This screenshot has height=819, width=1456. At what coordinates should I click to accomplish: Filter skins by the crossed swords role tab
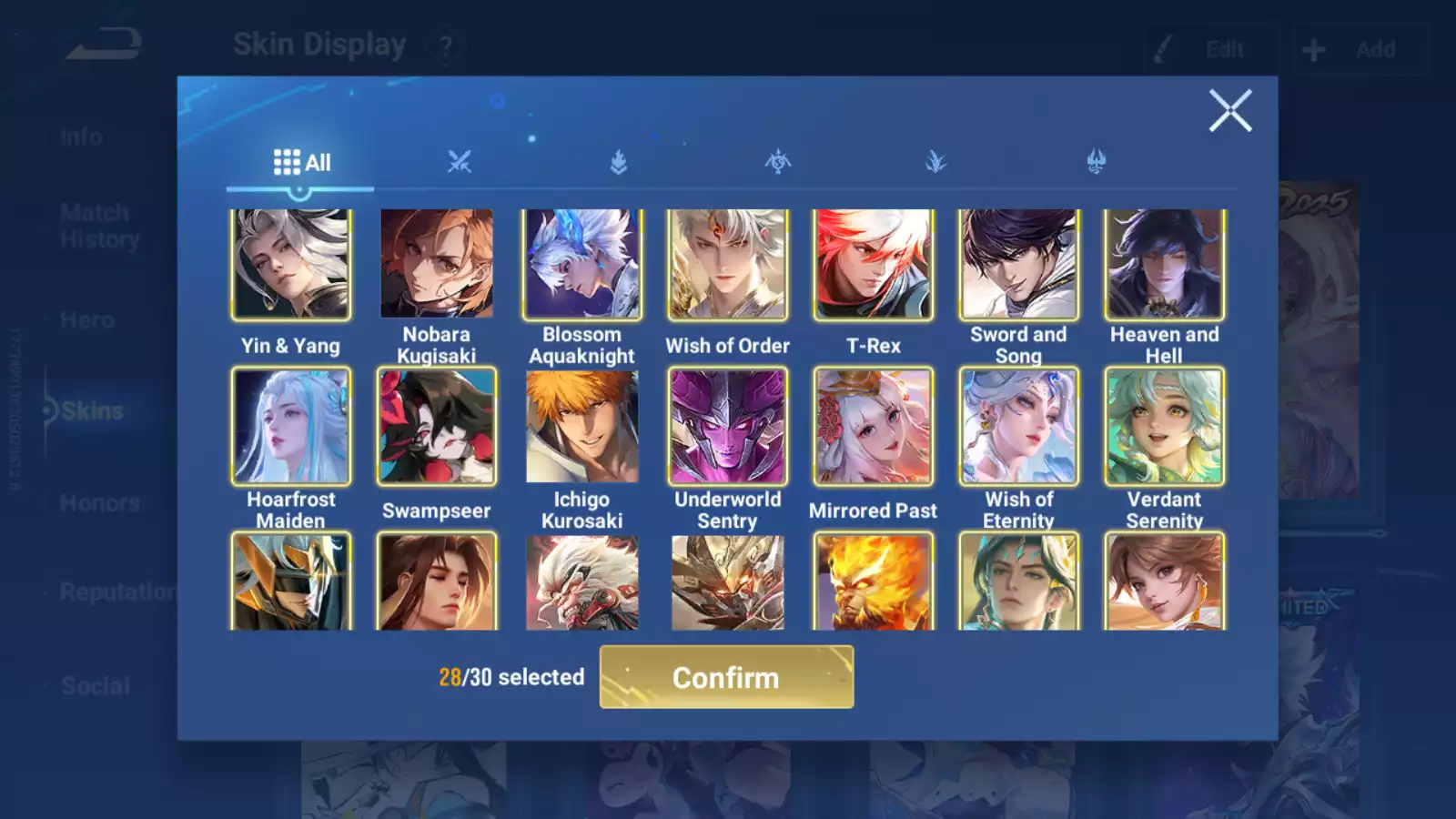[460, 163]
